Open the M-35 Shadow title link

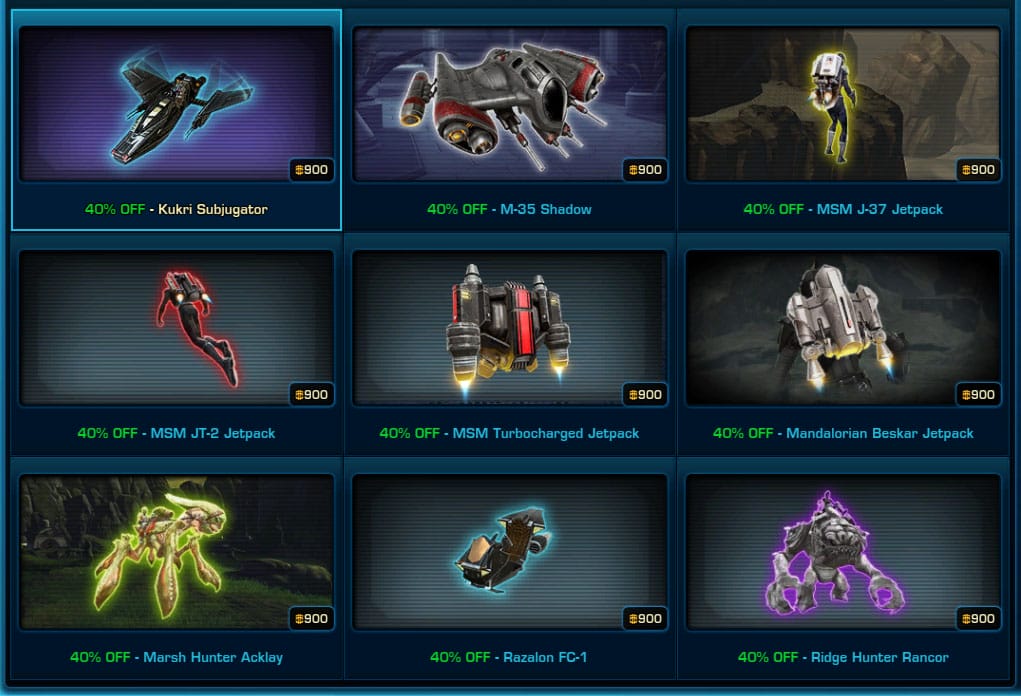pos(546,210)
